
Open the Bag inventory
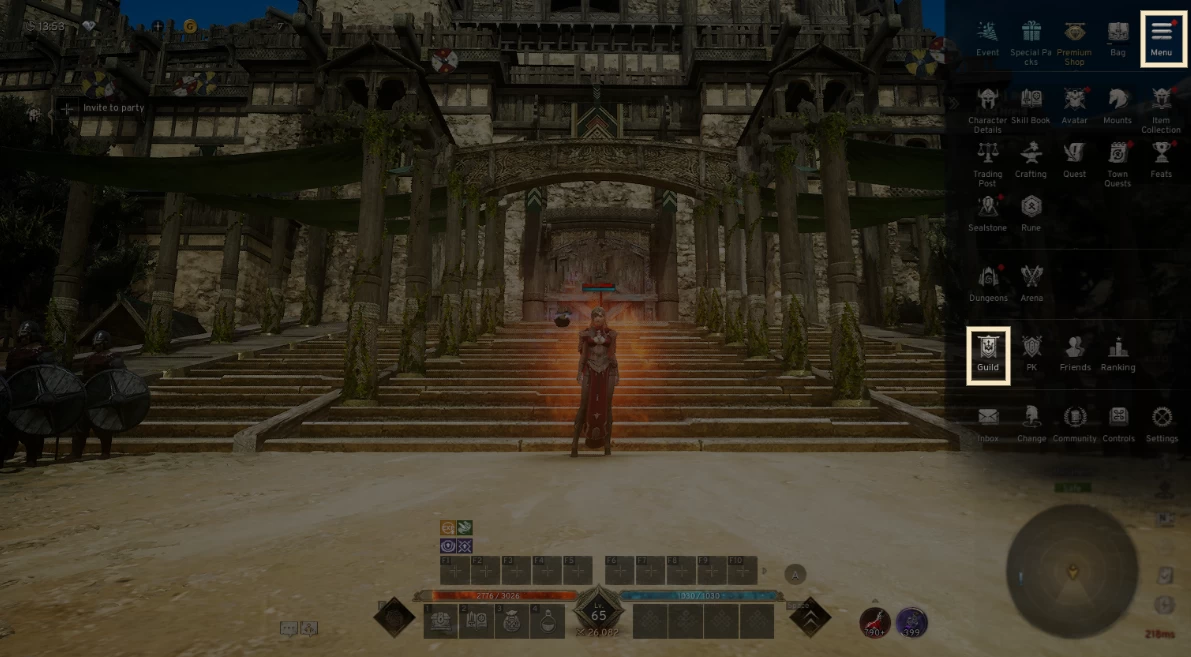1117,37
